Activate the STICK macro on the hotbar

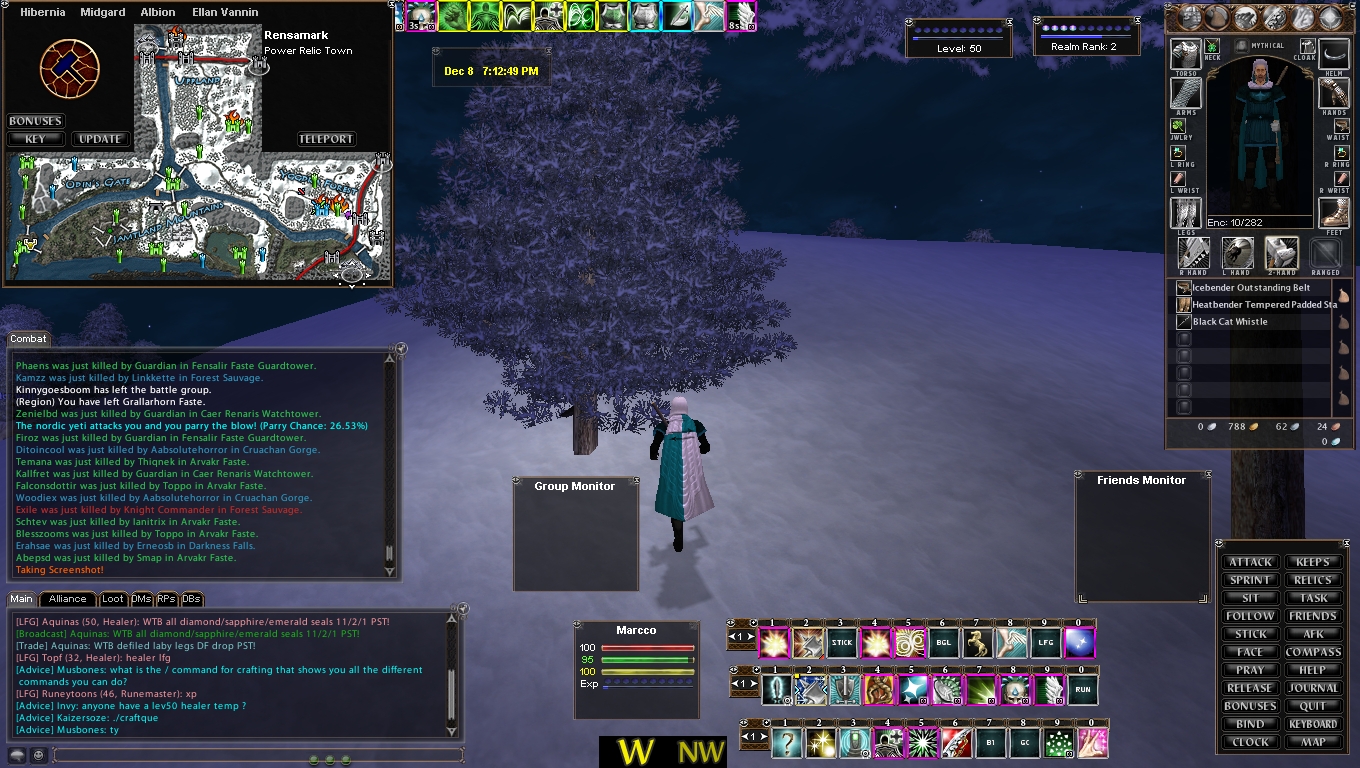841,643
